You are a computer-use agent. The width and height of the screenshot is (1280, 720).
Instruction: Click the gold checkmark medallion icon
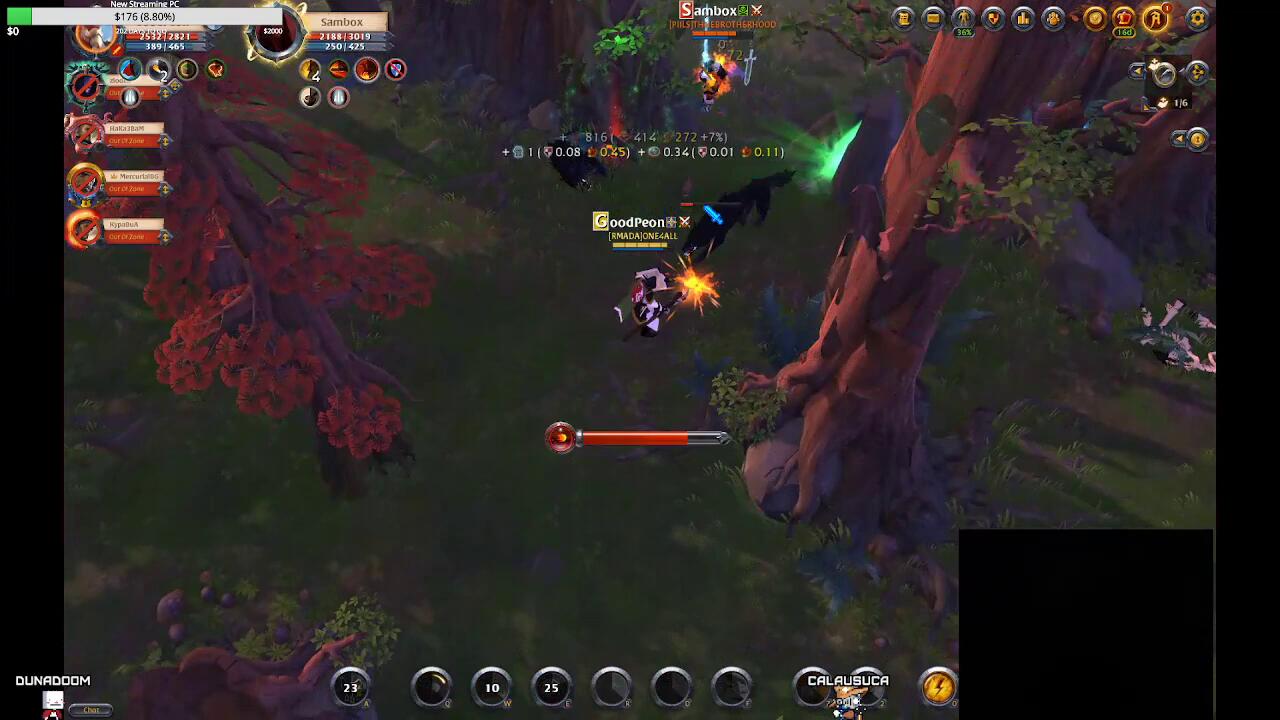pos(1095,18)
